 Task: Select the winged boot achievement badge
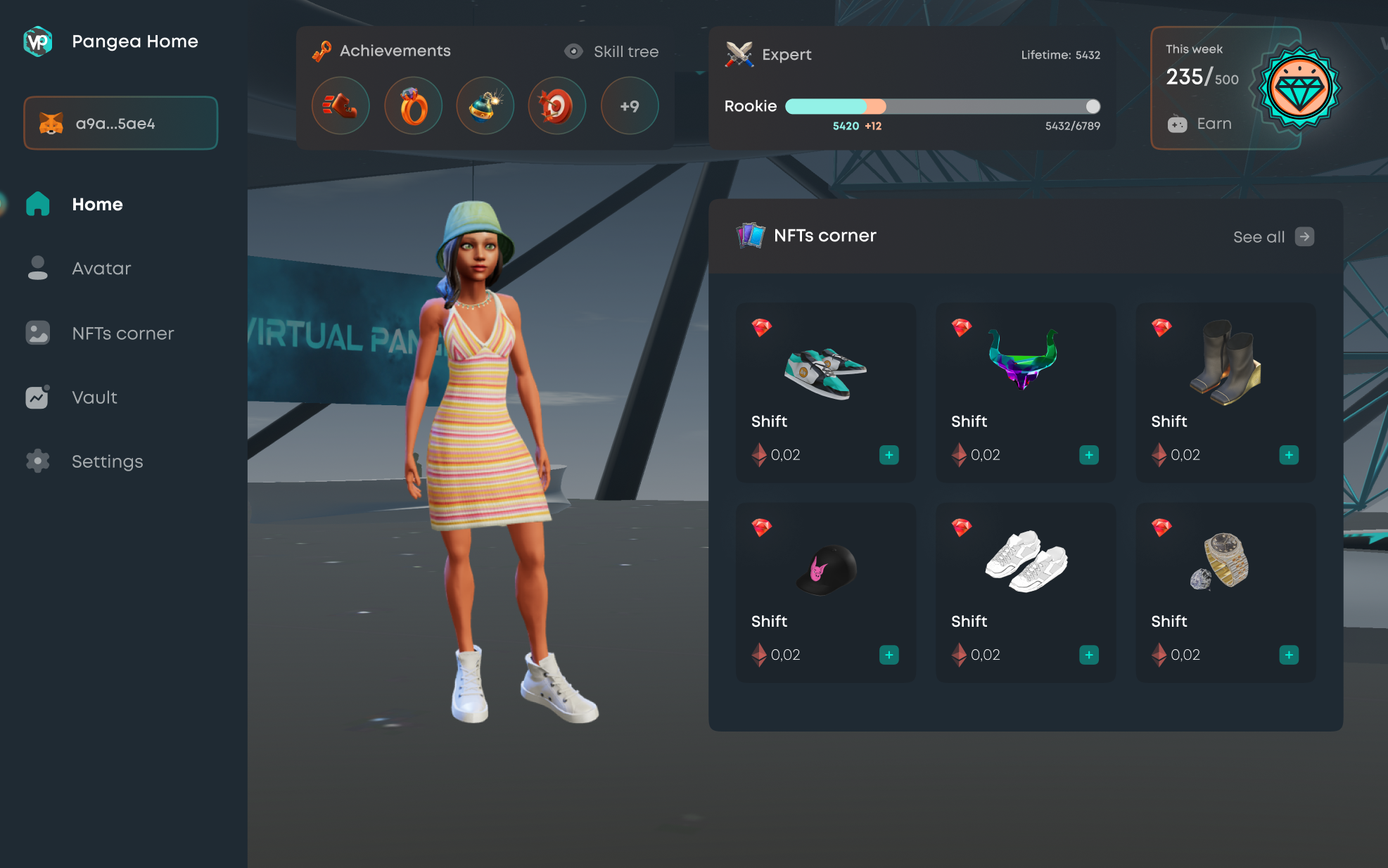point(340,106)
